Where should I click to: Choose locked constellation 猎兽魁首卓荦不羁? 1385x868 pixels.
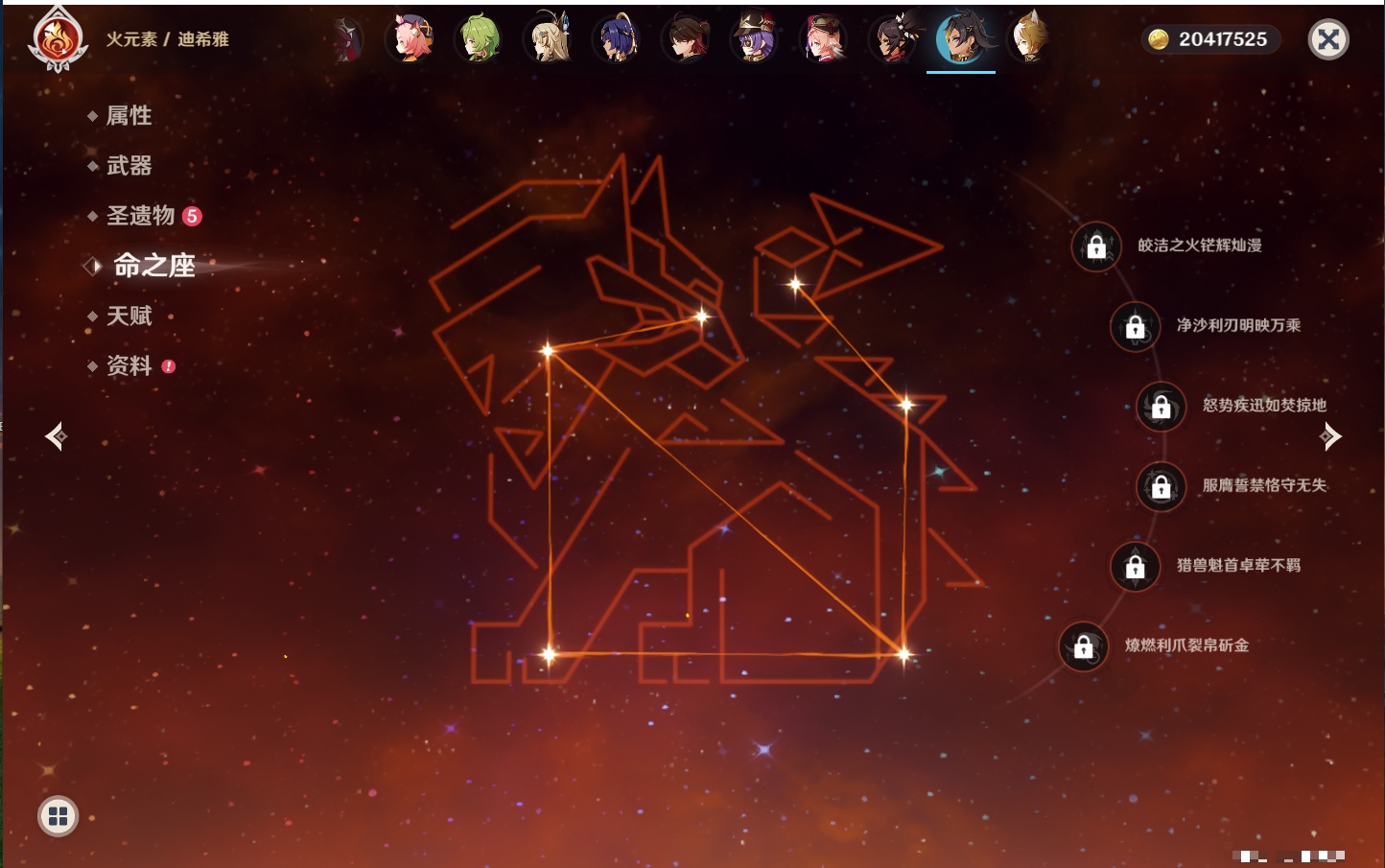tap(1135, 566)
